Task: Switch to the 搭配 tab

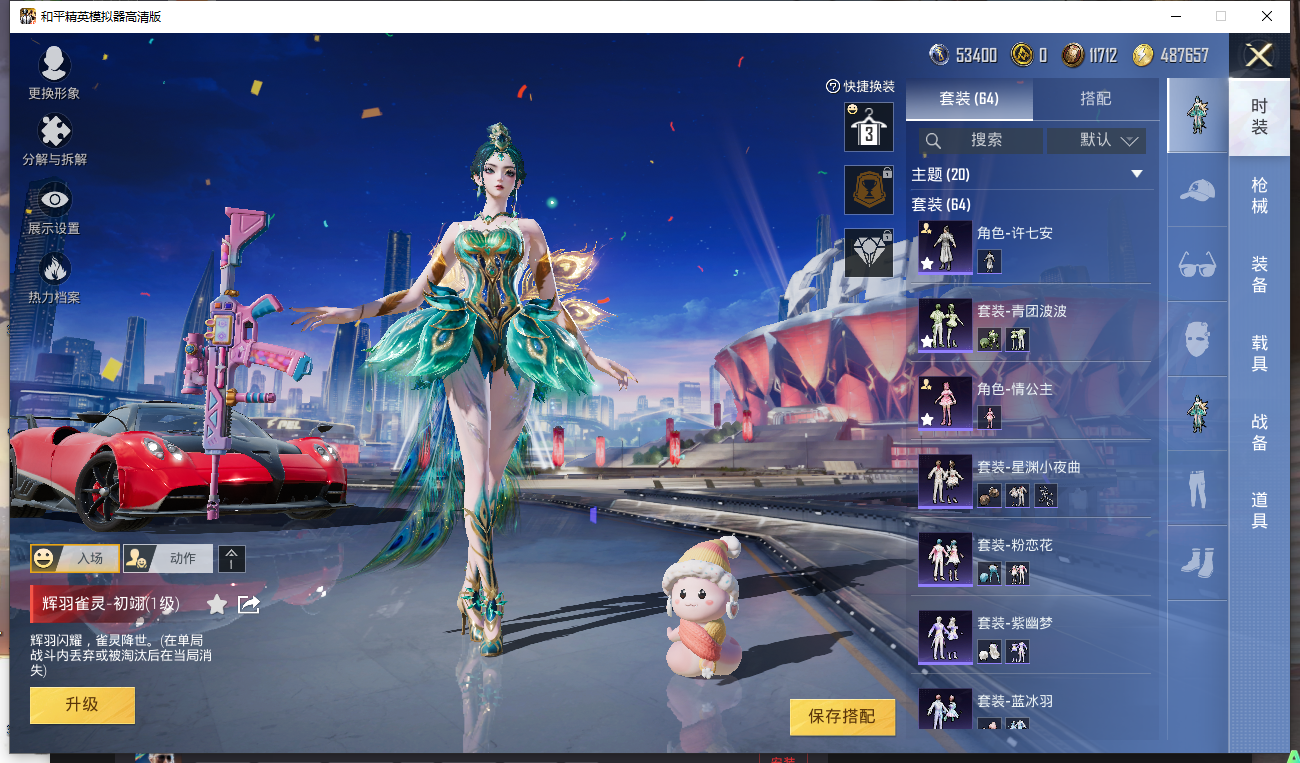Action: [x=1095, y=99]
